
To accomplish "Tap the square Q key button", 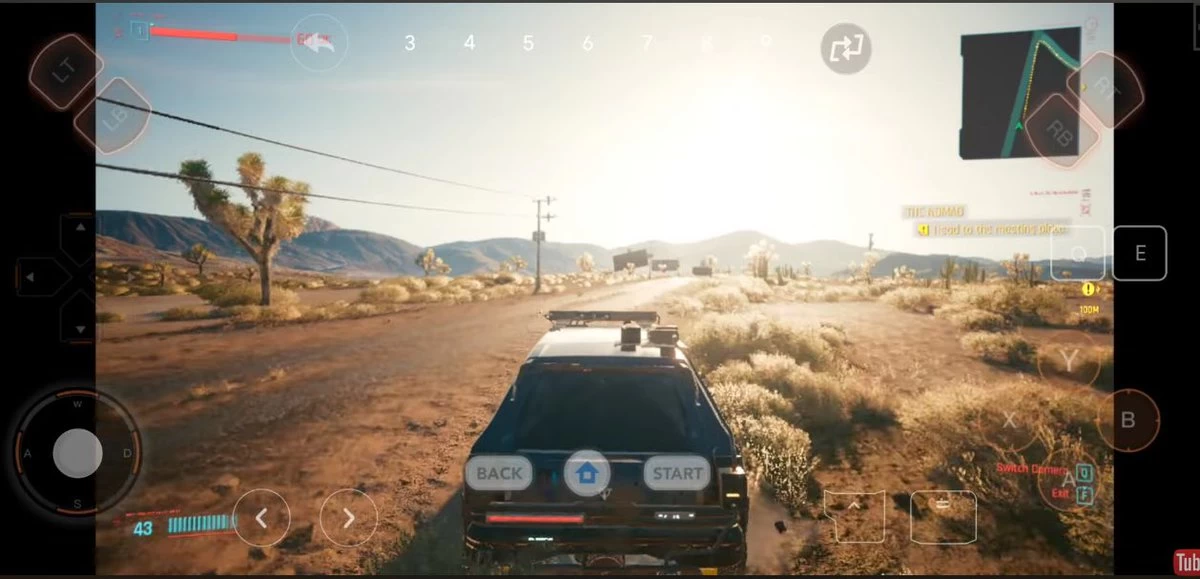I will 1078,253.
